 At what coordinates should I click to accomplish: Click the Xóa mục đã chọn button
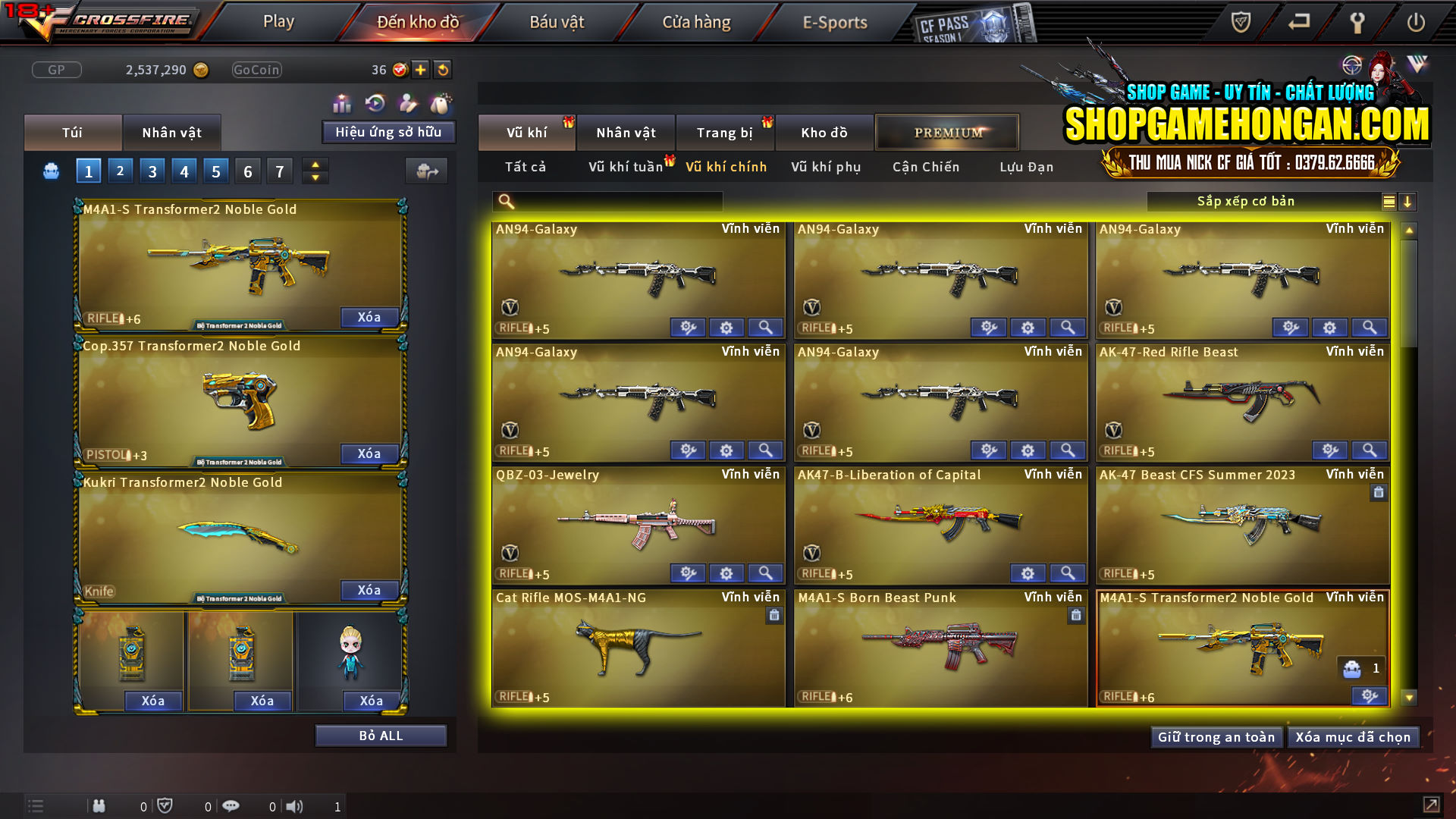1353,736
